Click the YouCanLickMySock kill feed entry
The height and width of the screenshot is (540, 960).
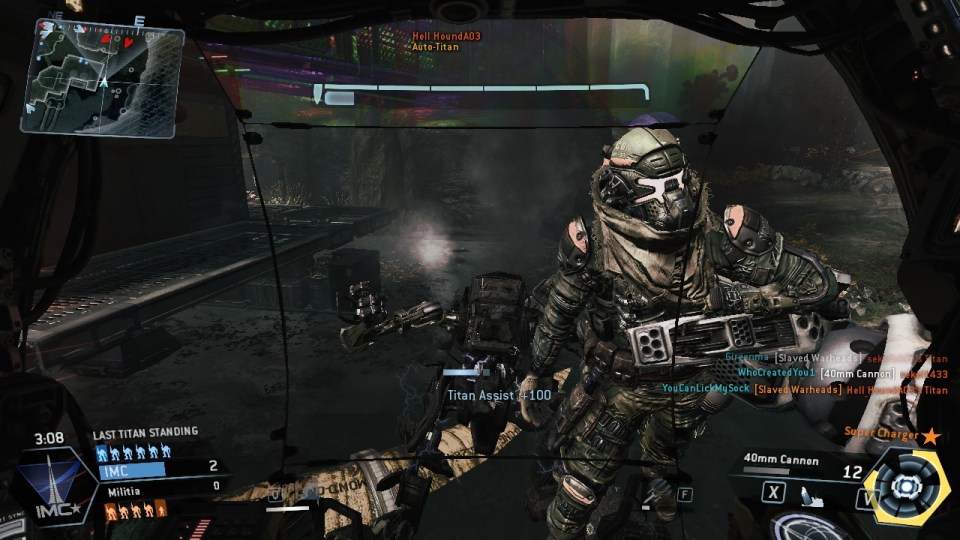[804, 389]
